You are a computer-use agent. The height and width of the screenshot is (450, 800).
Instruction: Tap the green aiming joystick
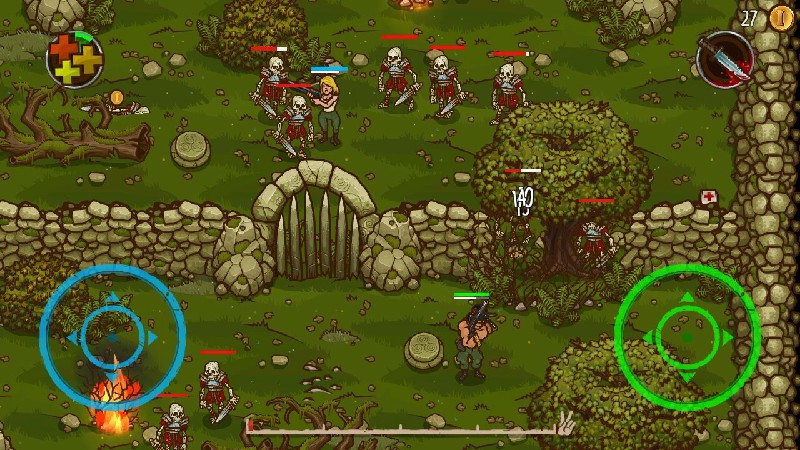coord(687,336)
